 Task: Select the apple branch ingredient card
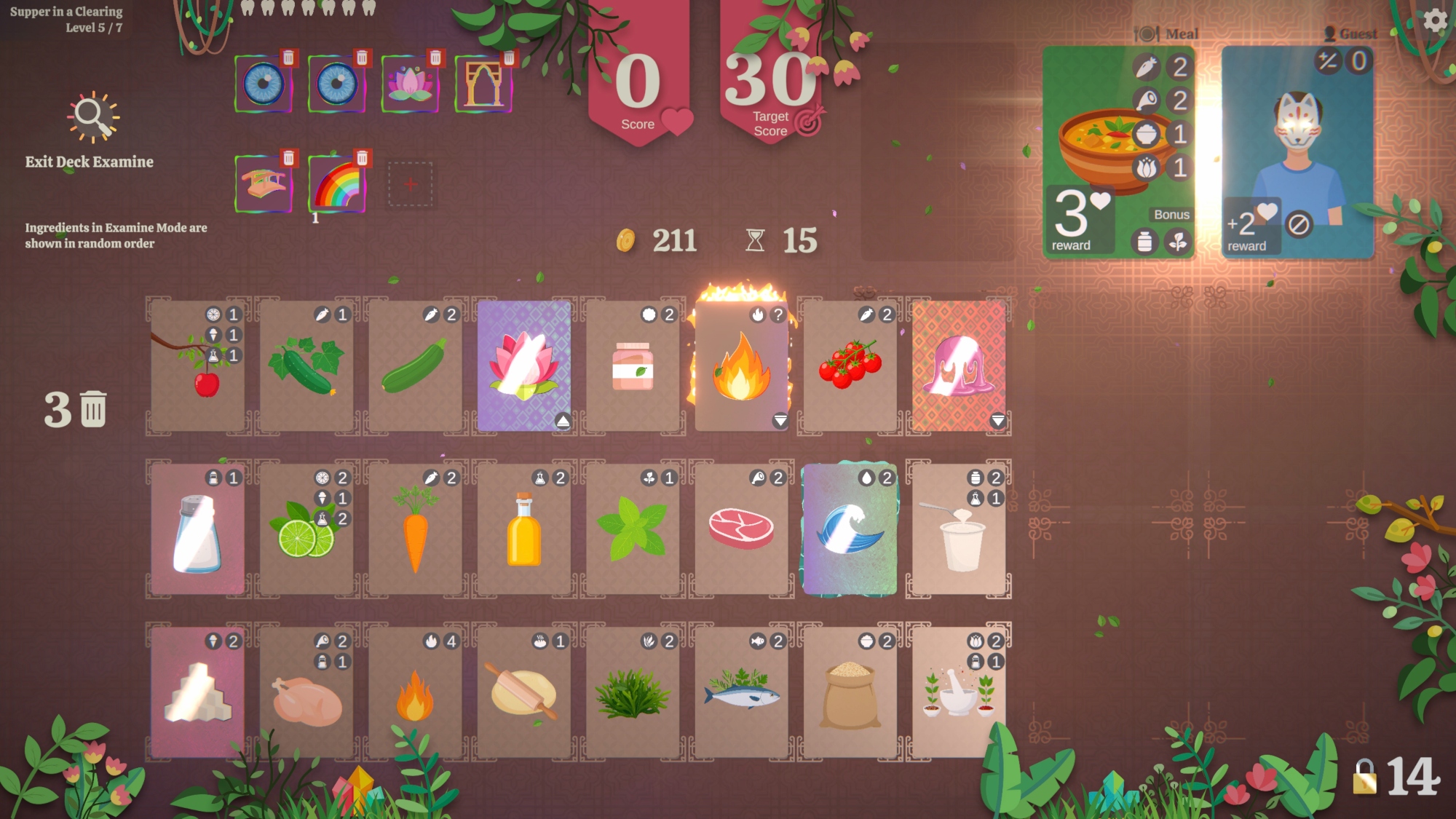[x=197, y=365]
